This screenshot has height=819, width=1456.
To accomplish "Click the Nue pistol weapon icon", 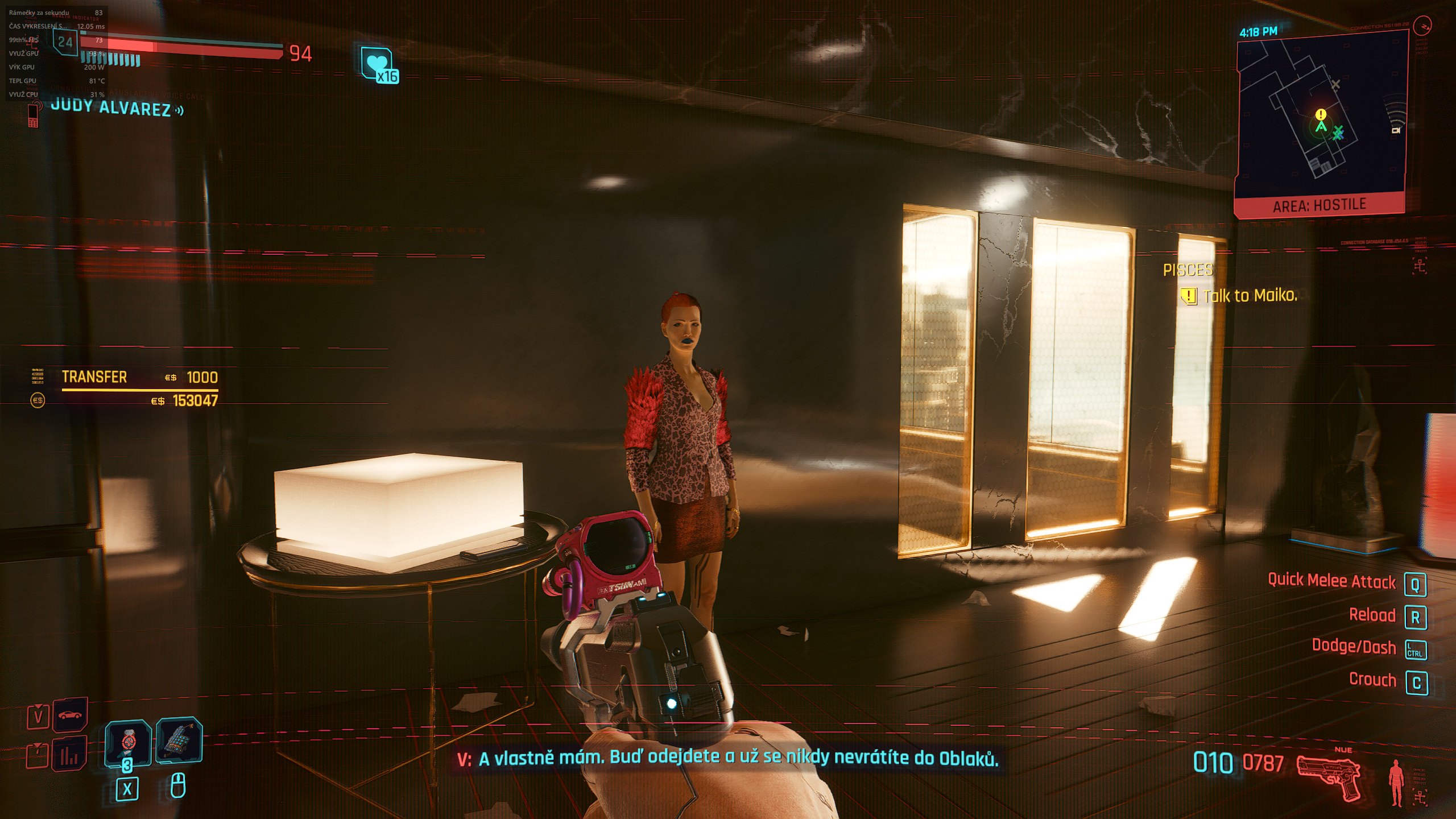I will (1329, 776).
